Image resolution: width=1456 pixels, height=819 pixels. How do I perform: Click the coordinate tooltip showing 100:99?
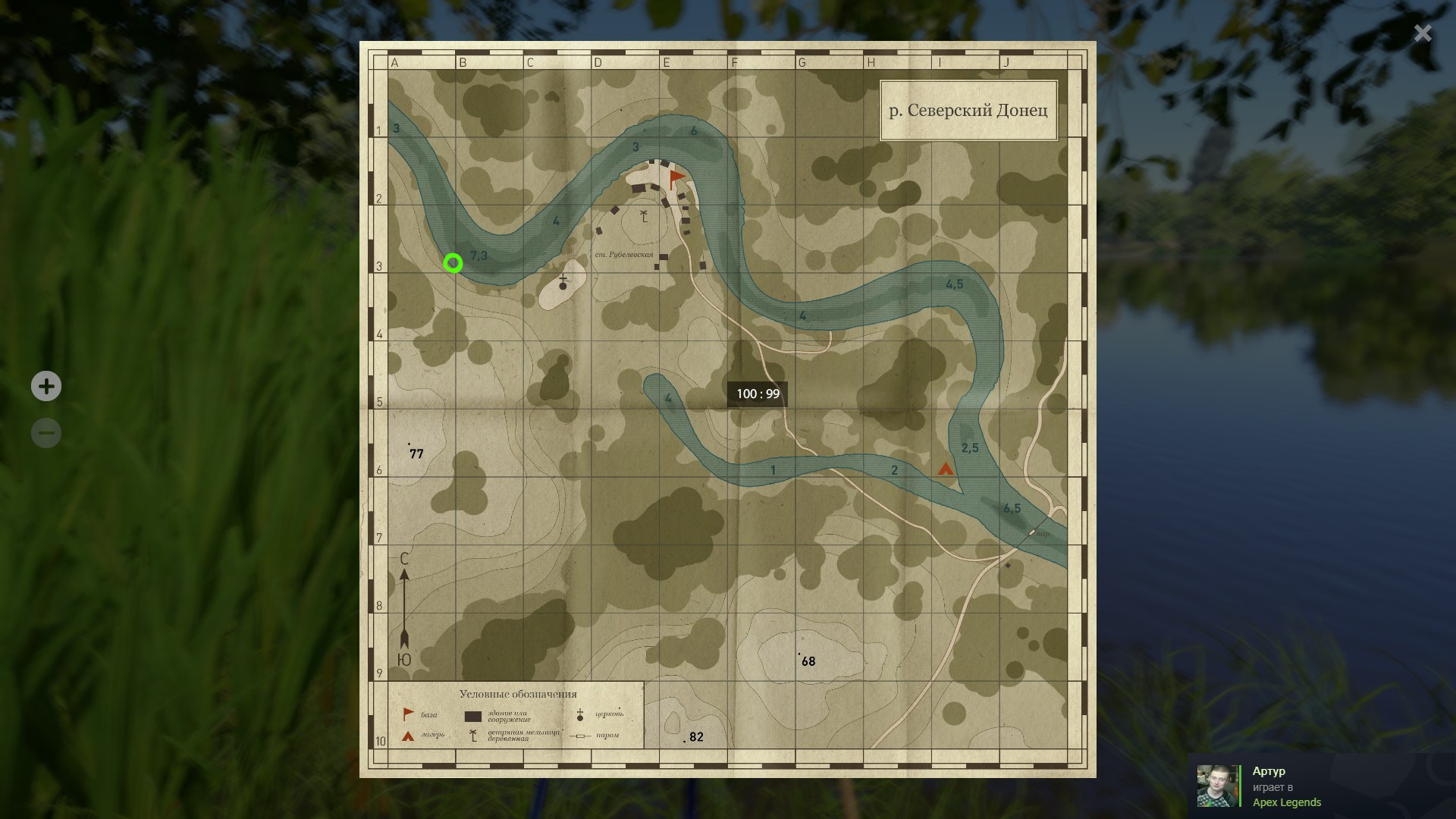[758, 394]
